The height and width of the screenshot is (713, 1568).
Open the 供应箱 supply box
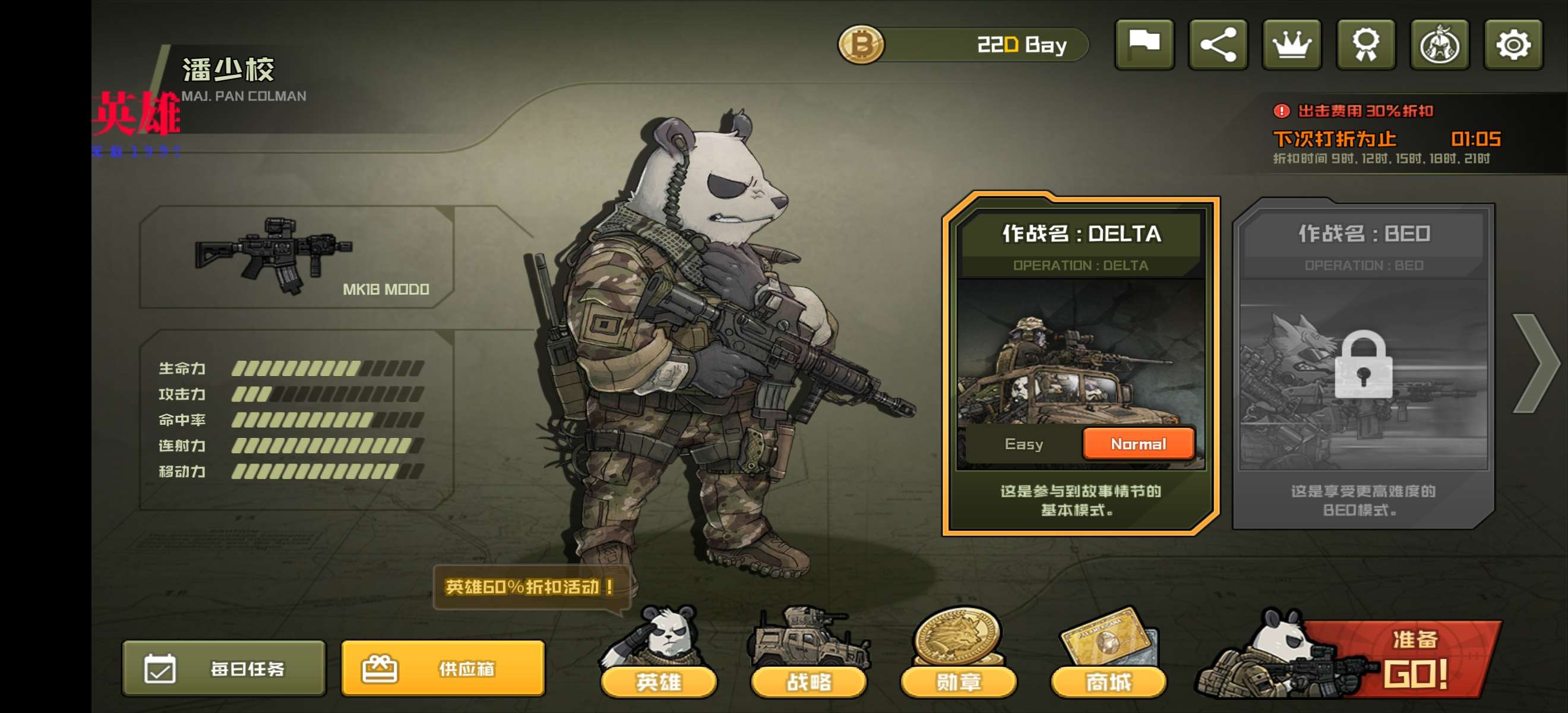443,668
